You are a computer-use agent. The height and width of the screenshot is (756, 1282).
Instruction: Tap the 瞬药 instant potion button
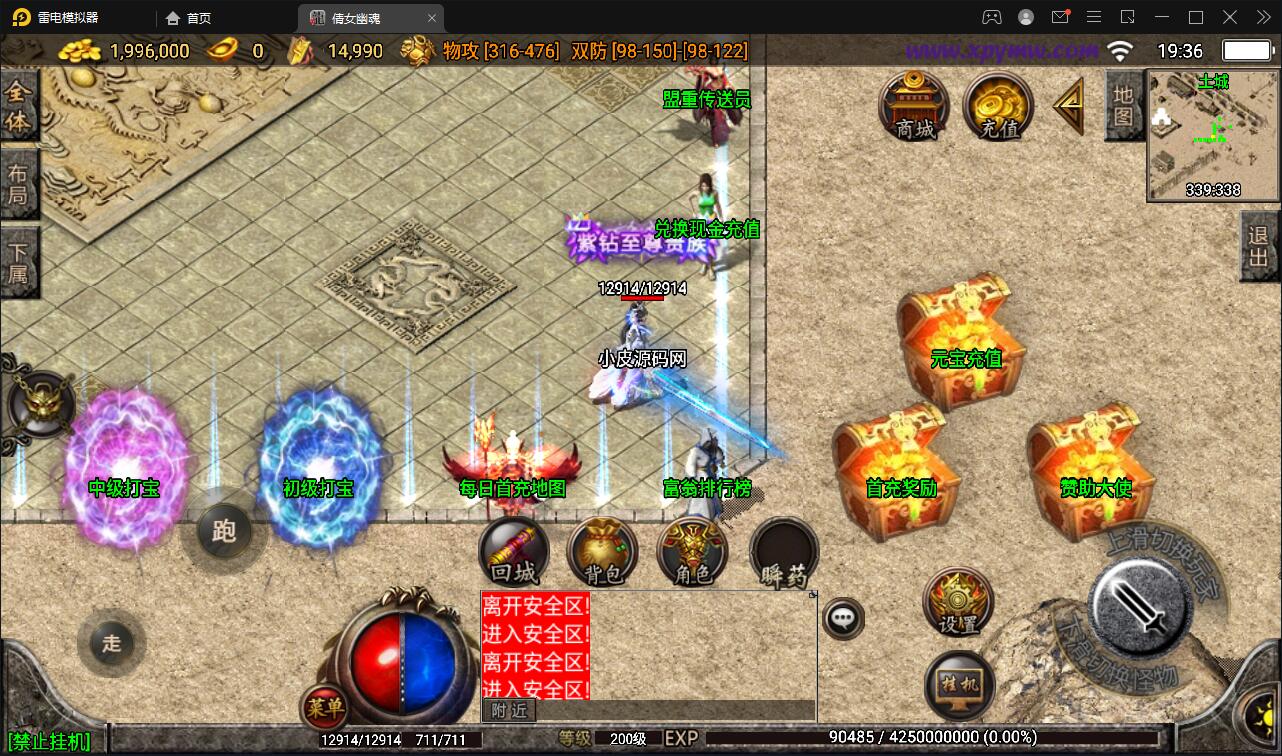783,552
